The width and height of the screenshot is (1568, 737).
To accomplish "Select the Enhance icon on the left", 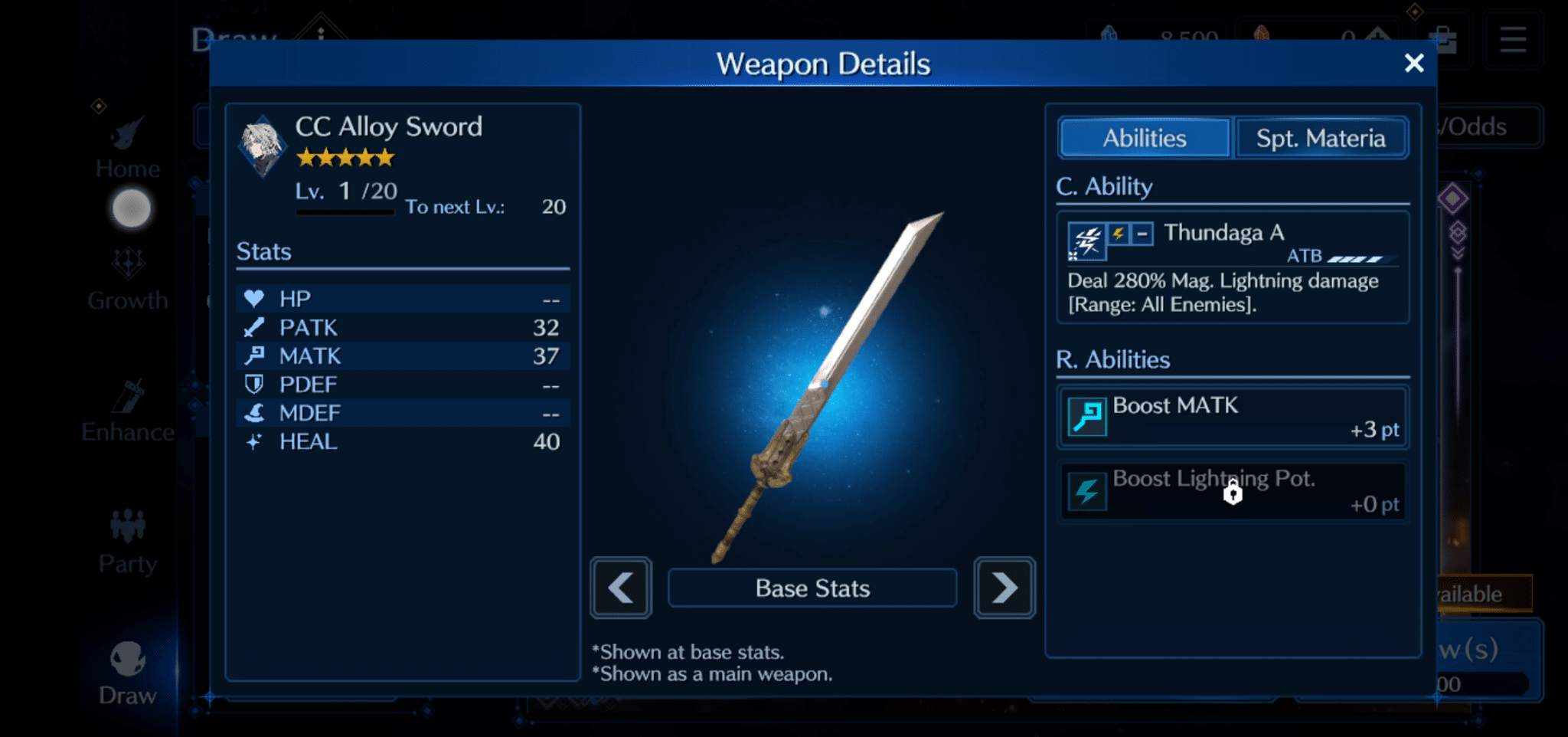I will pyautogui.click(x=128, y=395).
